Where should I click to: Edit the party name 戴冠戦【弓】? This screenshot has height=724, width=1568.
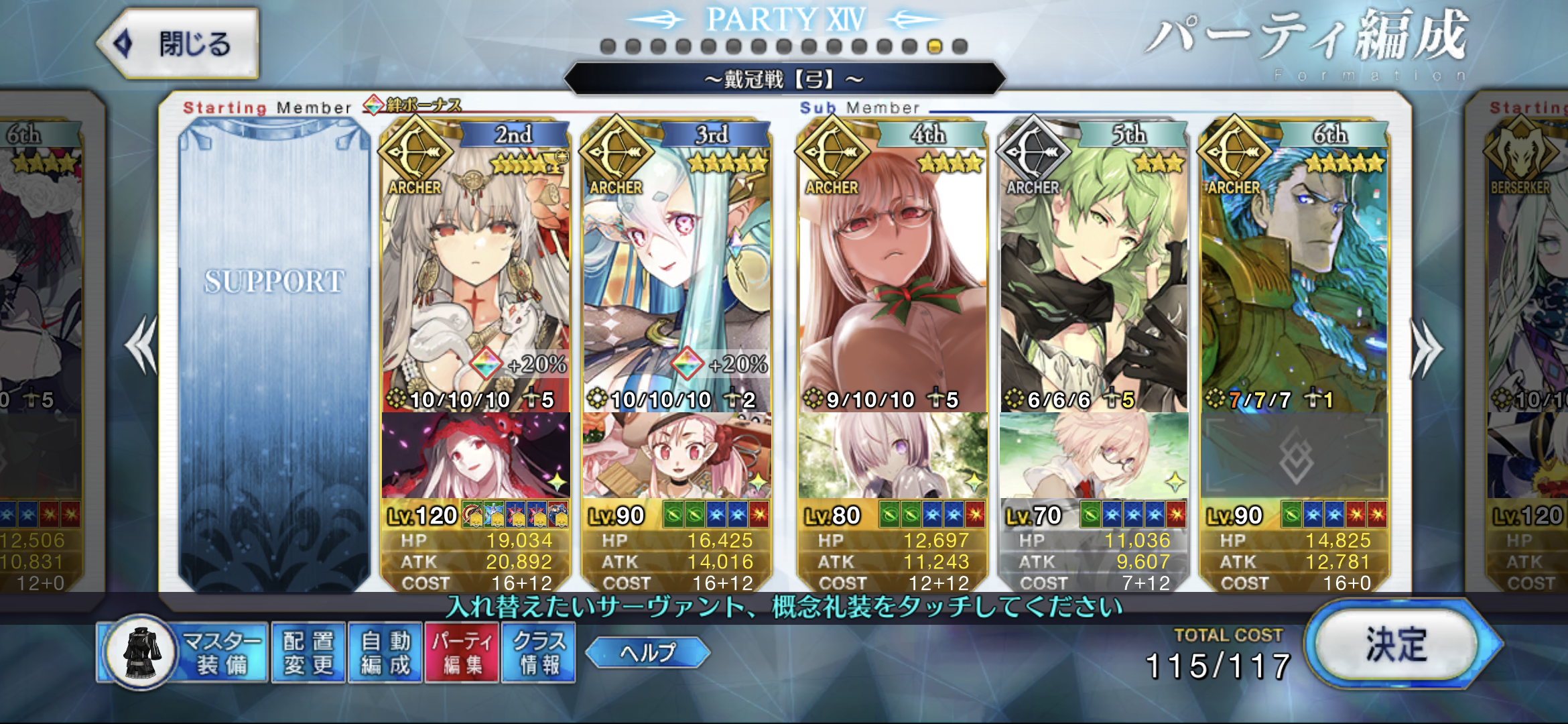784,80
